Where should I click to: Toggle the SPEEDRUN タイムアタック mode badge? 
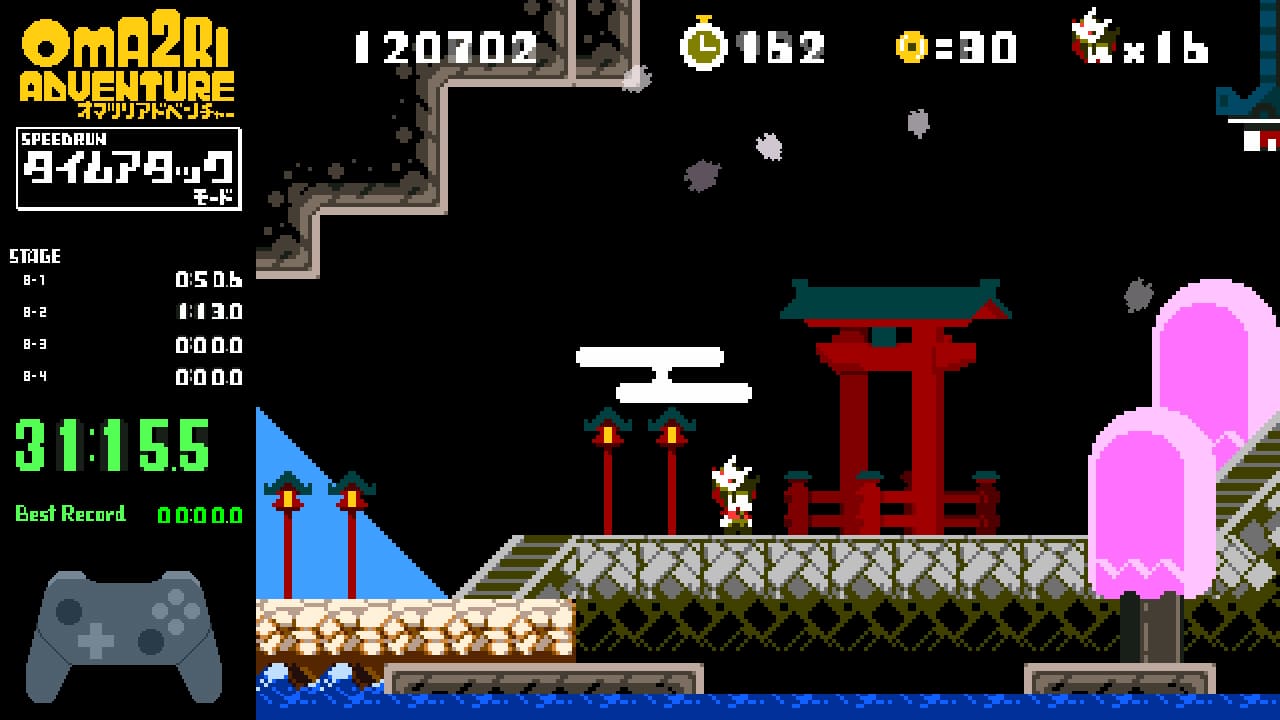(x=128, y=166)
